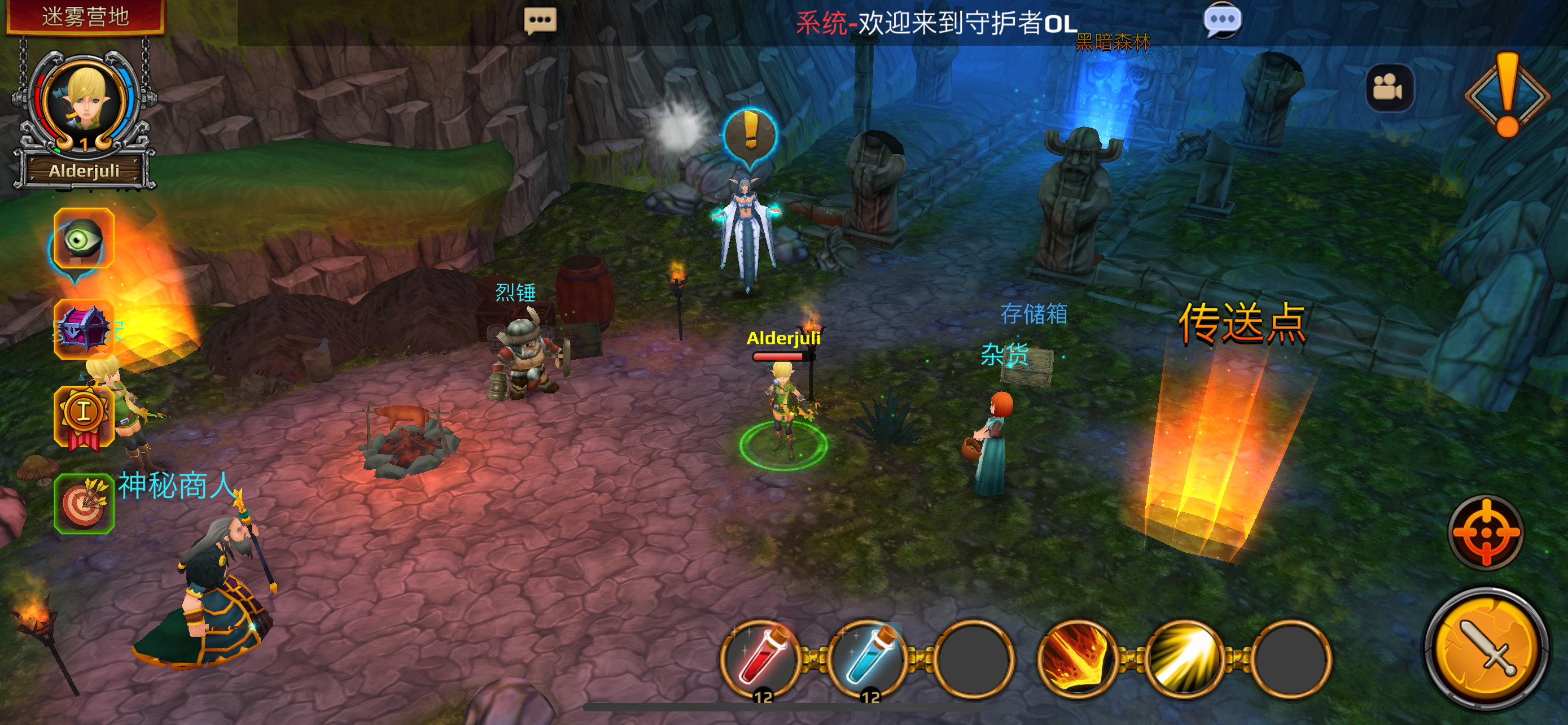Use the red health potion

[x=760, y=660]
